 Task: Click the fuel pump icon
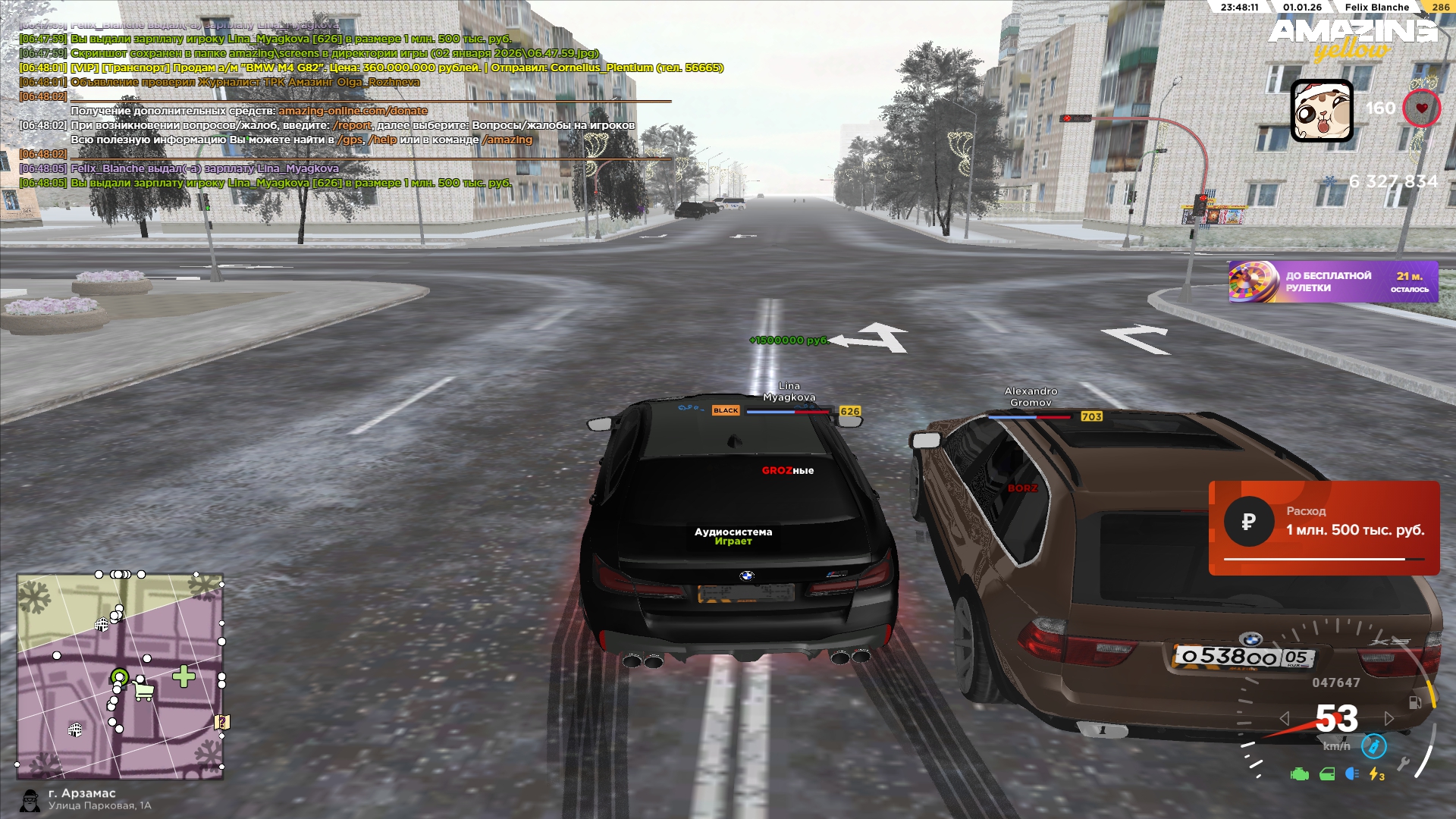tap(1414, 703)
